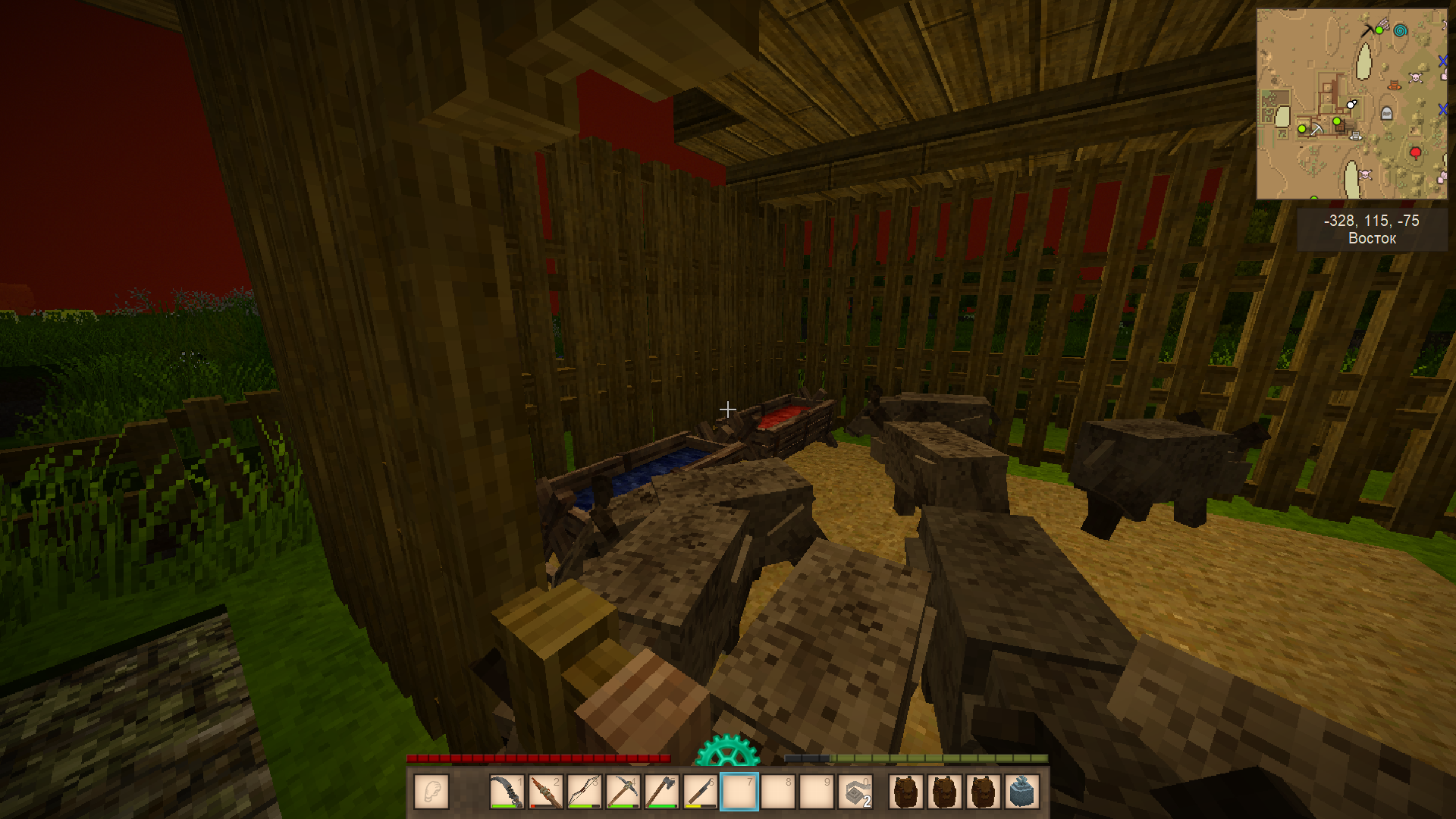Choose the pickaxe hotbar slot
The height and width of the screenshot is (819, 1456).
[x=623, y=792]
